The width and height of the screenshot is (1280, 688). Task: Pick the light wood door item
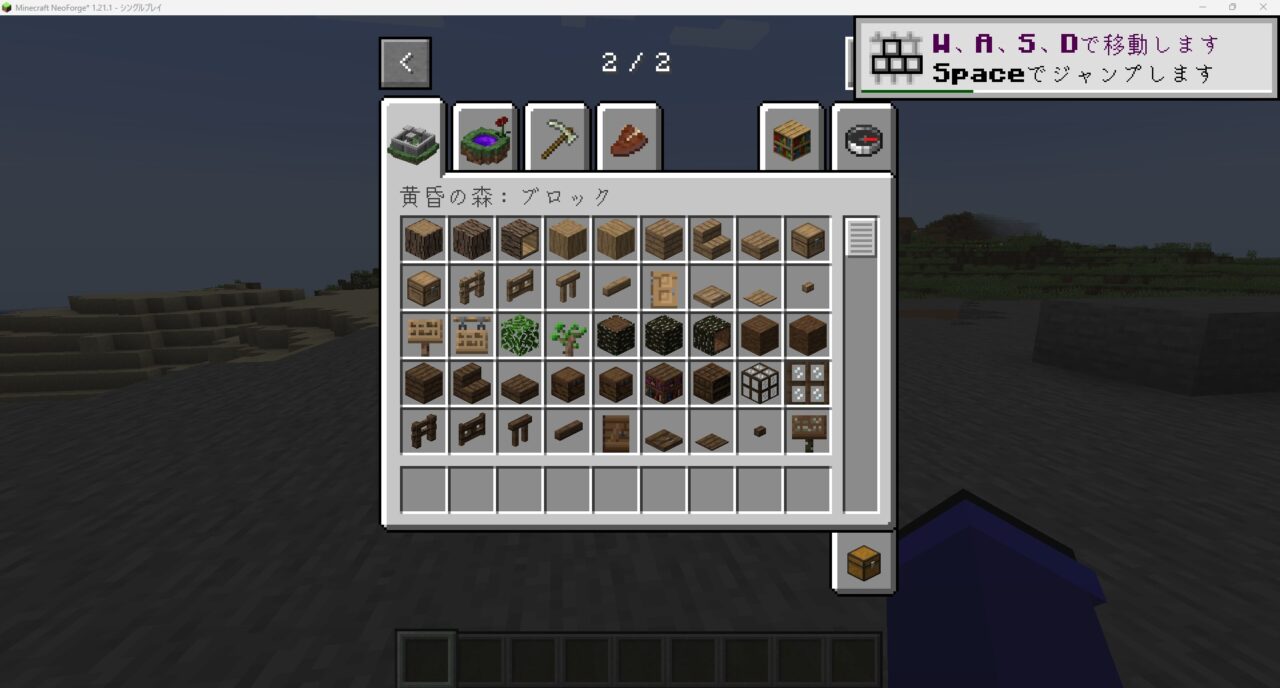pyautogui.click(x=664, y=288)
